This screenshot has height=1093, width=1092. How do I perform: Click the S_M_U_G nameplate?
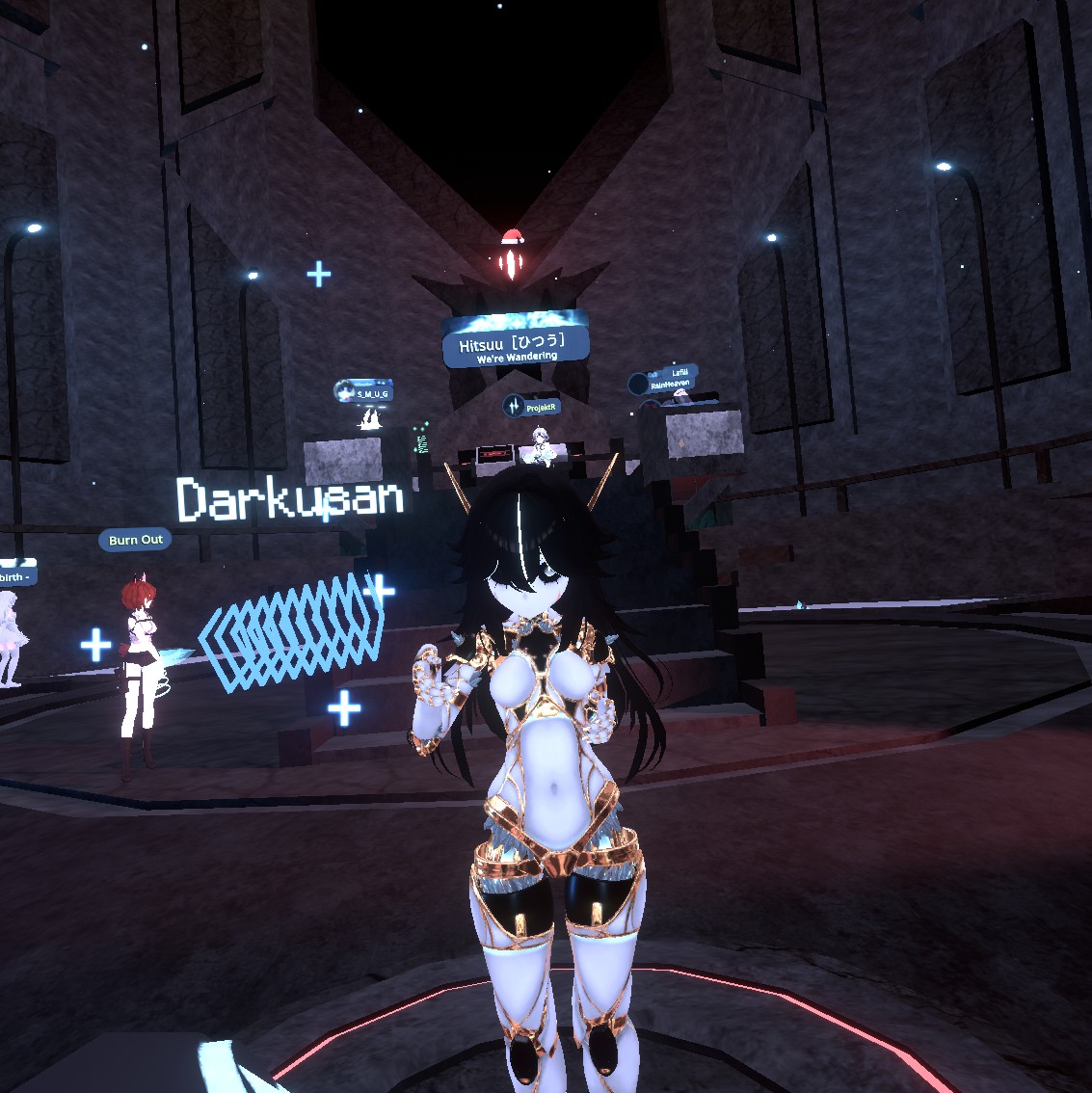(364, 392)
